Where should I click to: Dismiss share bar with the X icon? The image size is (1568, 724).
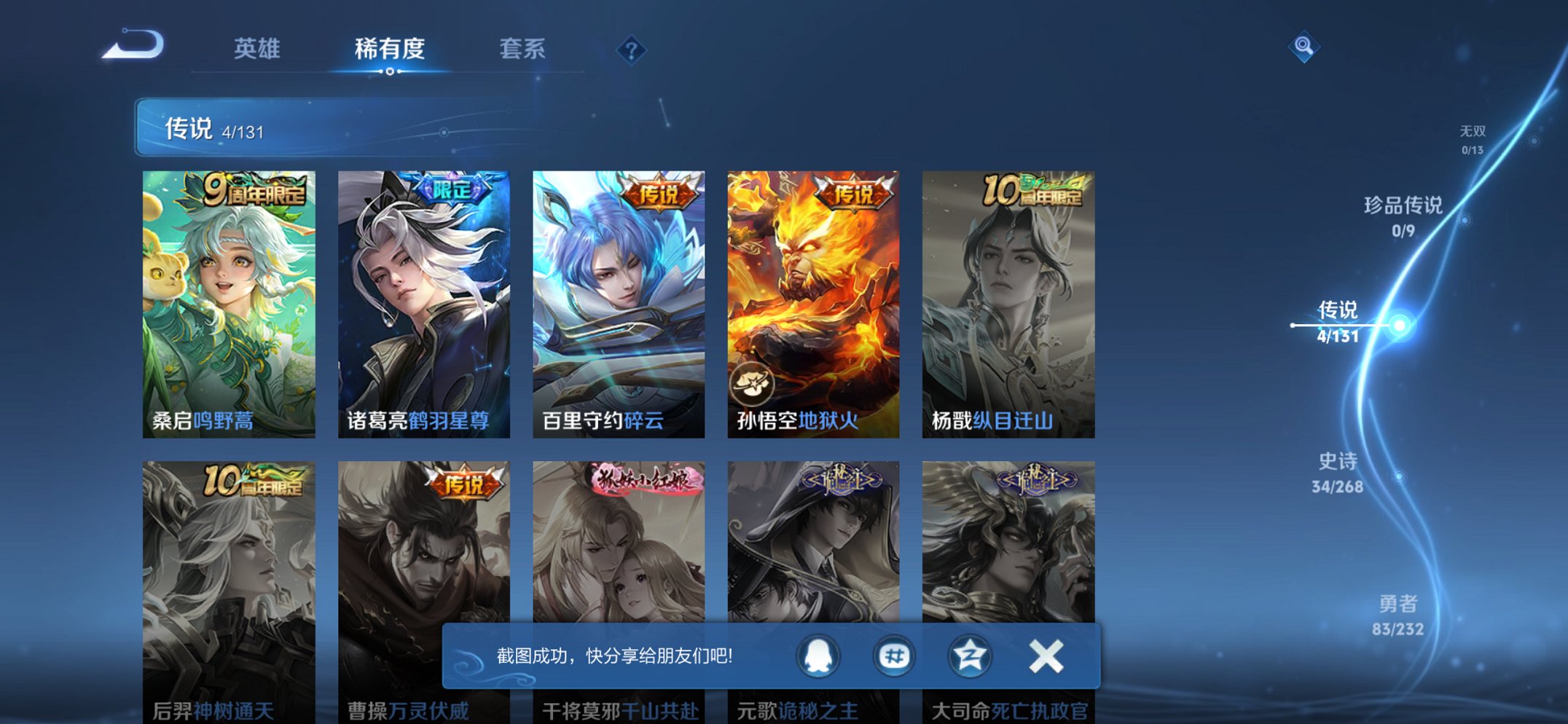[x=1045, y=656]
